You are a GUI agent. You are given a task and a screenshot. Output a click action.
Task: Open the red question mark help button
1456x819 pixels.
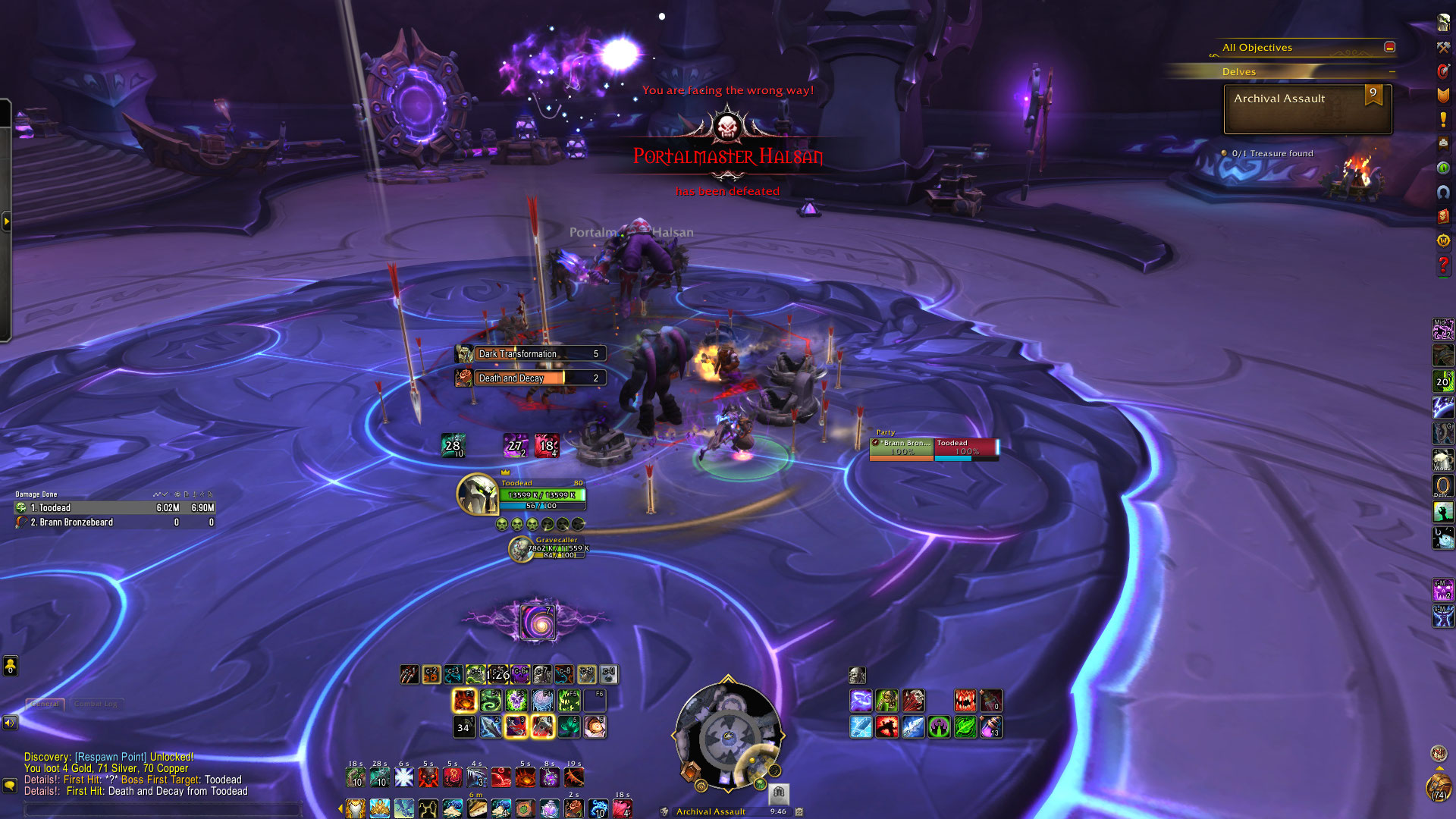[1443, 264]
